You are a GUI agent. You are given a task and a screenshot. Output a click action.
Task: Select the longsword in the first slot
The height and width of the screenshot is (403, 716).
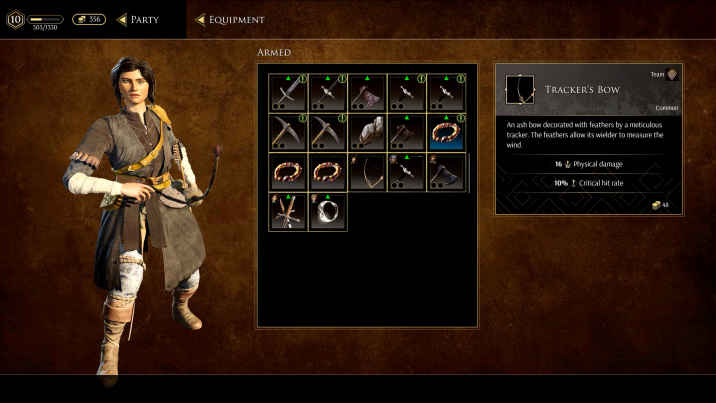pos(288,93)
